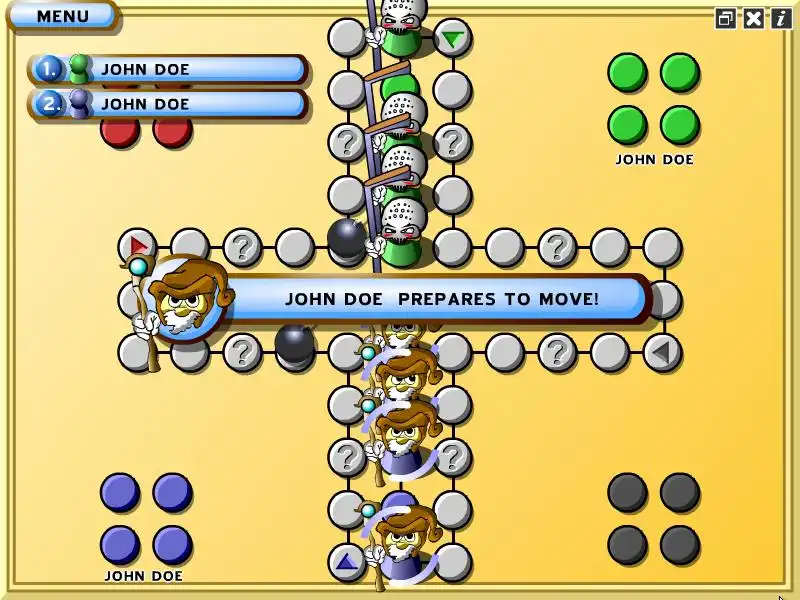Open the MENU button
Image resolution: width=800 pixels, height=600 pixels.
tap(62, 16)
